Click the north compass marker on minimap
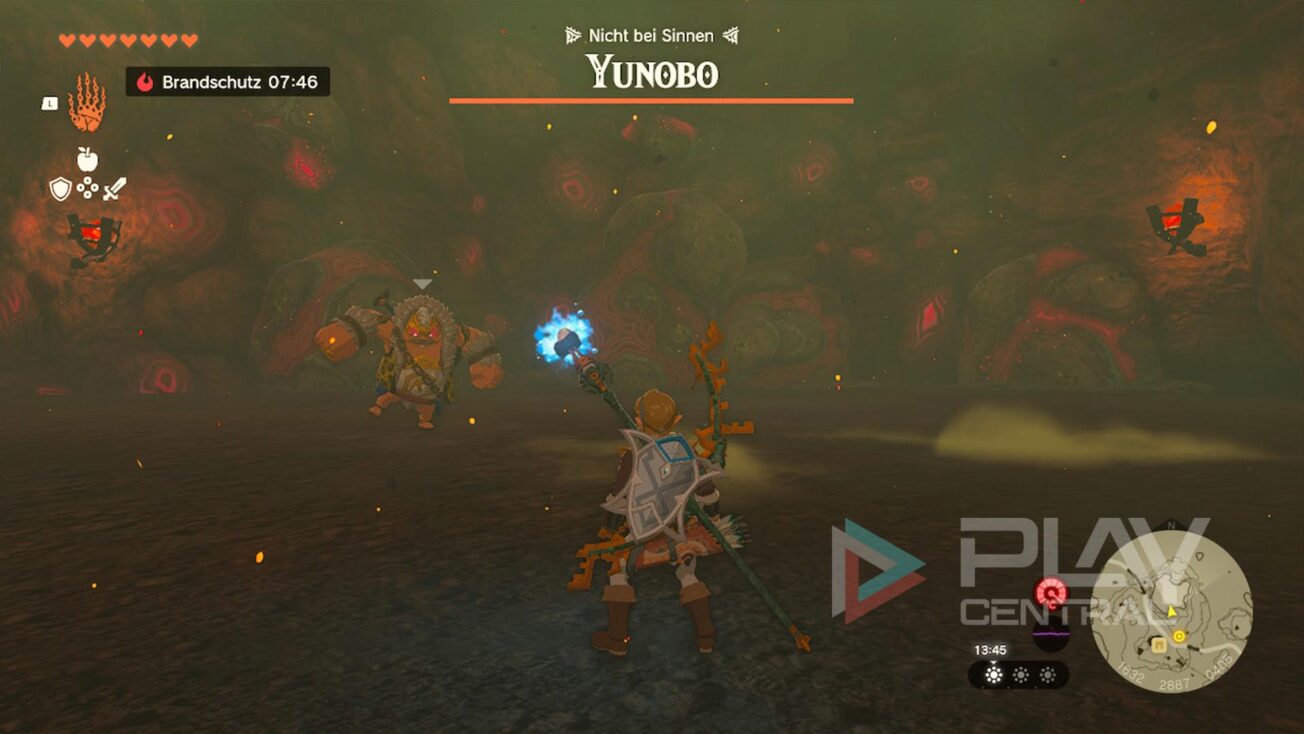The height and width of the screenshot is (734, 1304). coord(1172,524)
